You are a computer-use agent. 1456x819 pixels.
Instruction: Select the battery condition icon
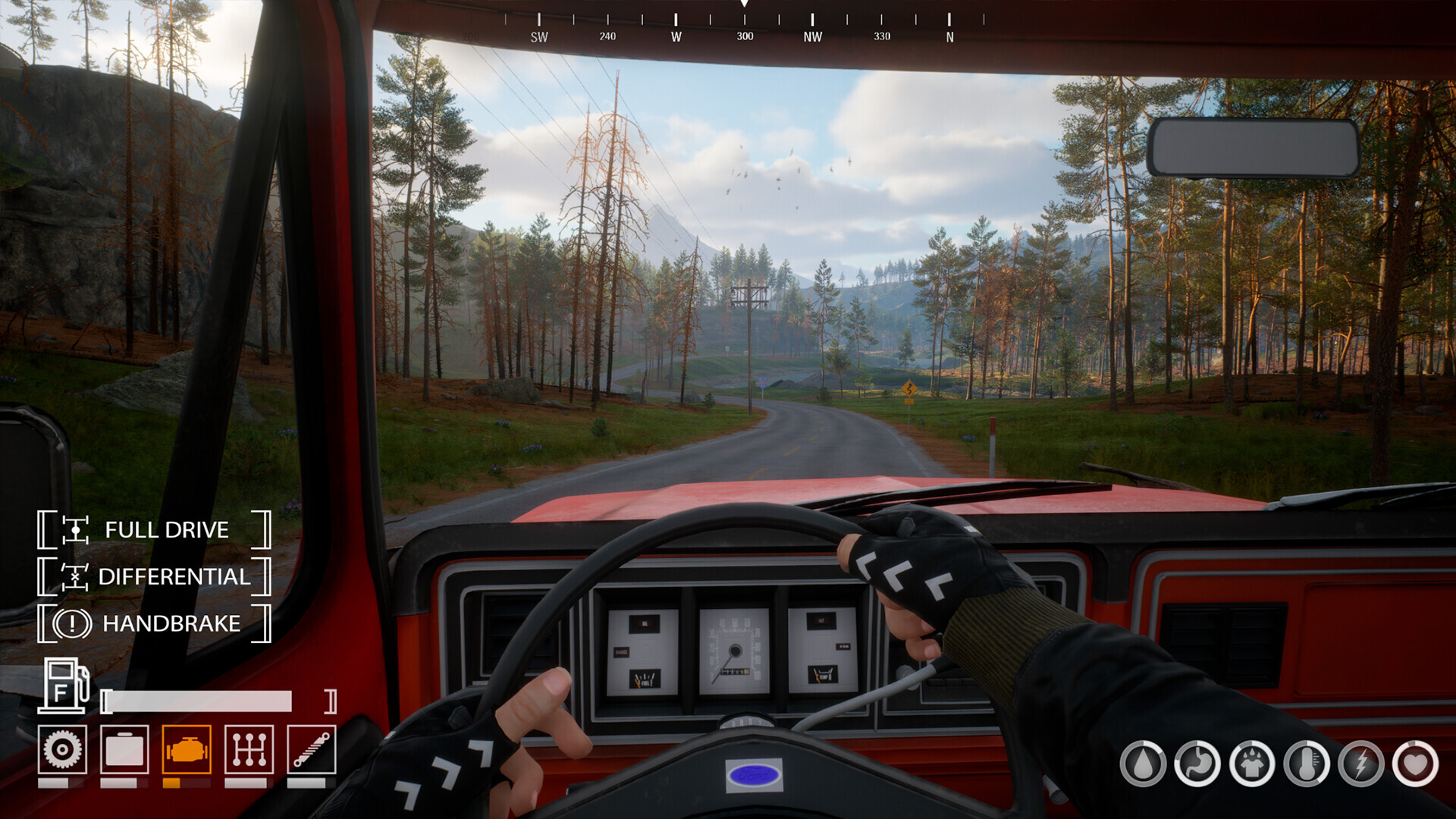(x=124, y=750)
